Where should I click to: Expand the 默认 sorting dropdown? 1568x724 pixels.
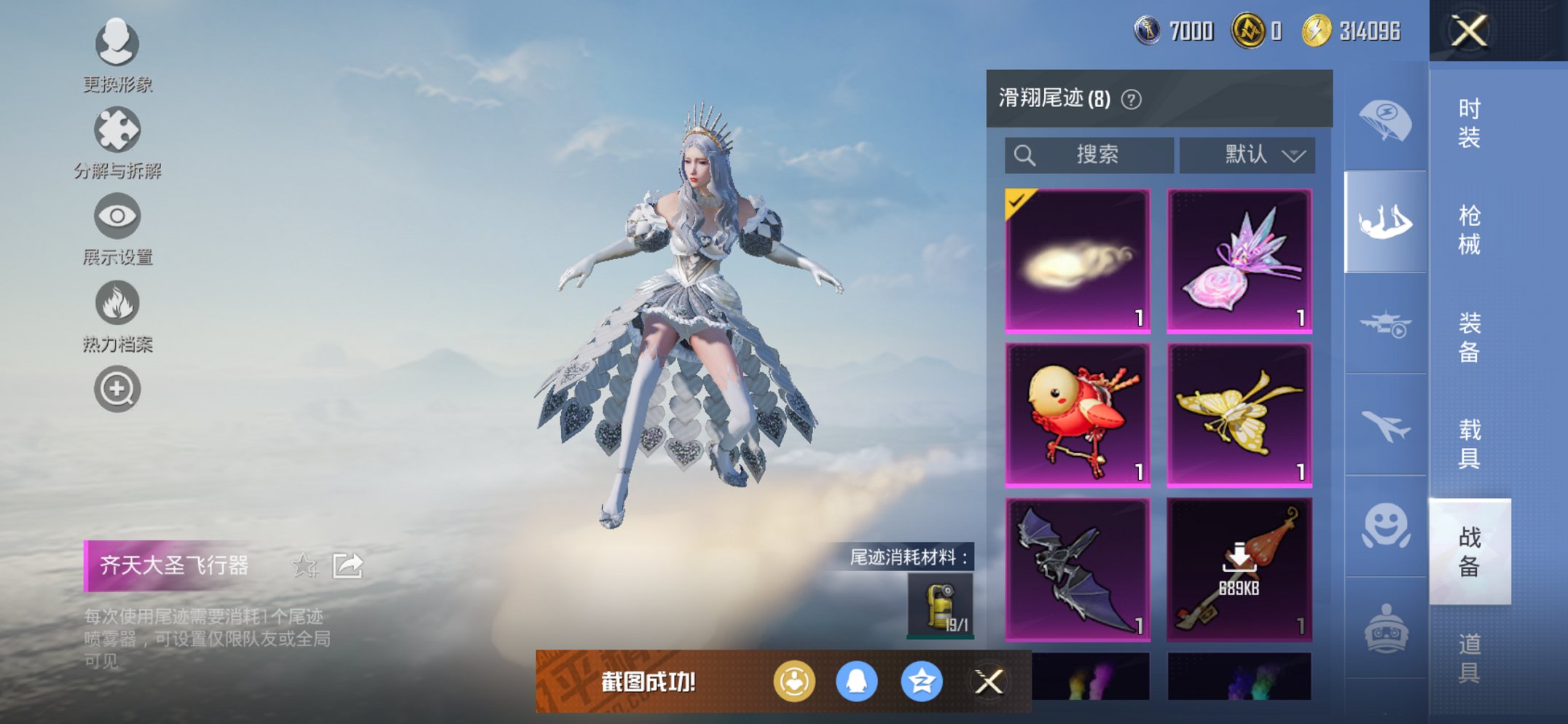pyautogui.click(x=1247, y=155)
